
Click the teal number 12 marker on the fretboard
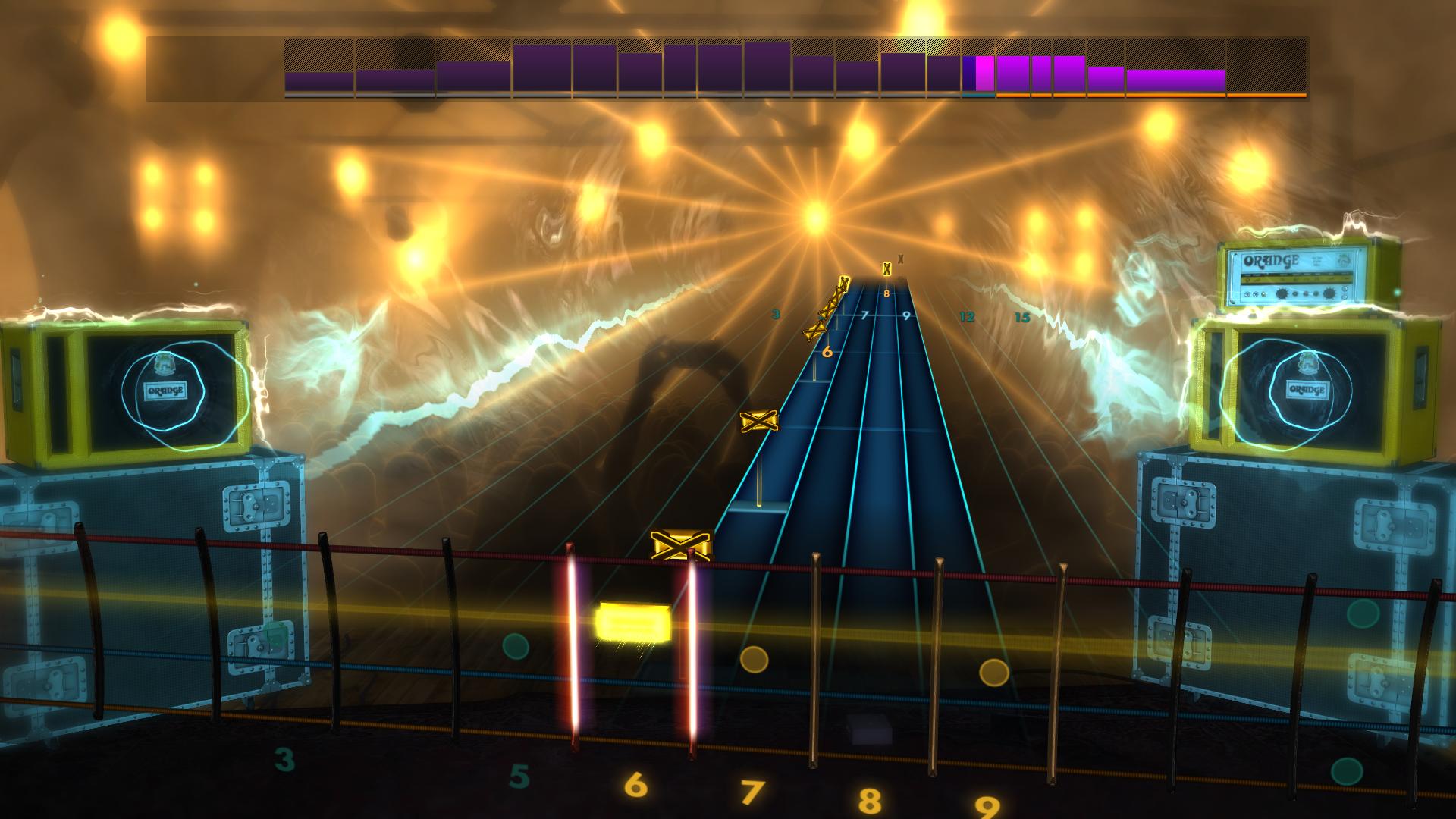(966, 318)
